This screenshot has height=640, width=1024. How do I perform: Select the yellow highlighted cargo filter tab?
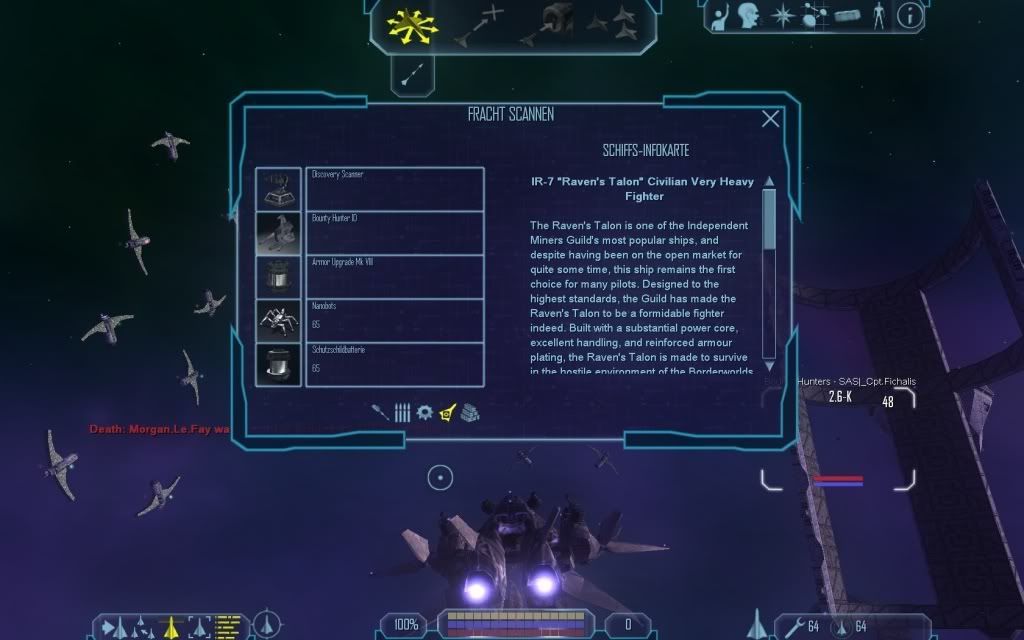pyautogui.click(x=447, y=412)
